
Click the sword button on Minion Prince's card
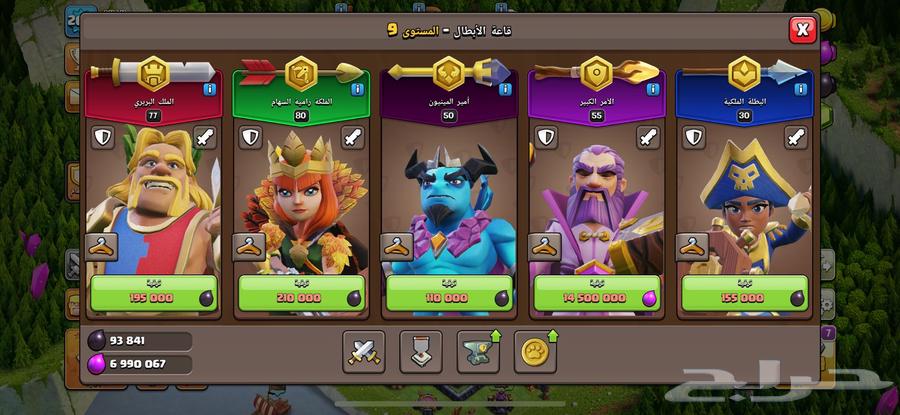(501, 137)
